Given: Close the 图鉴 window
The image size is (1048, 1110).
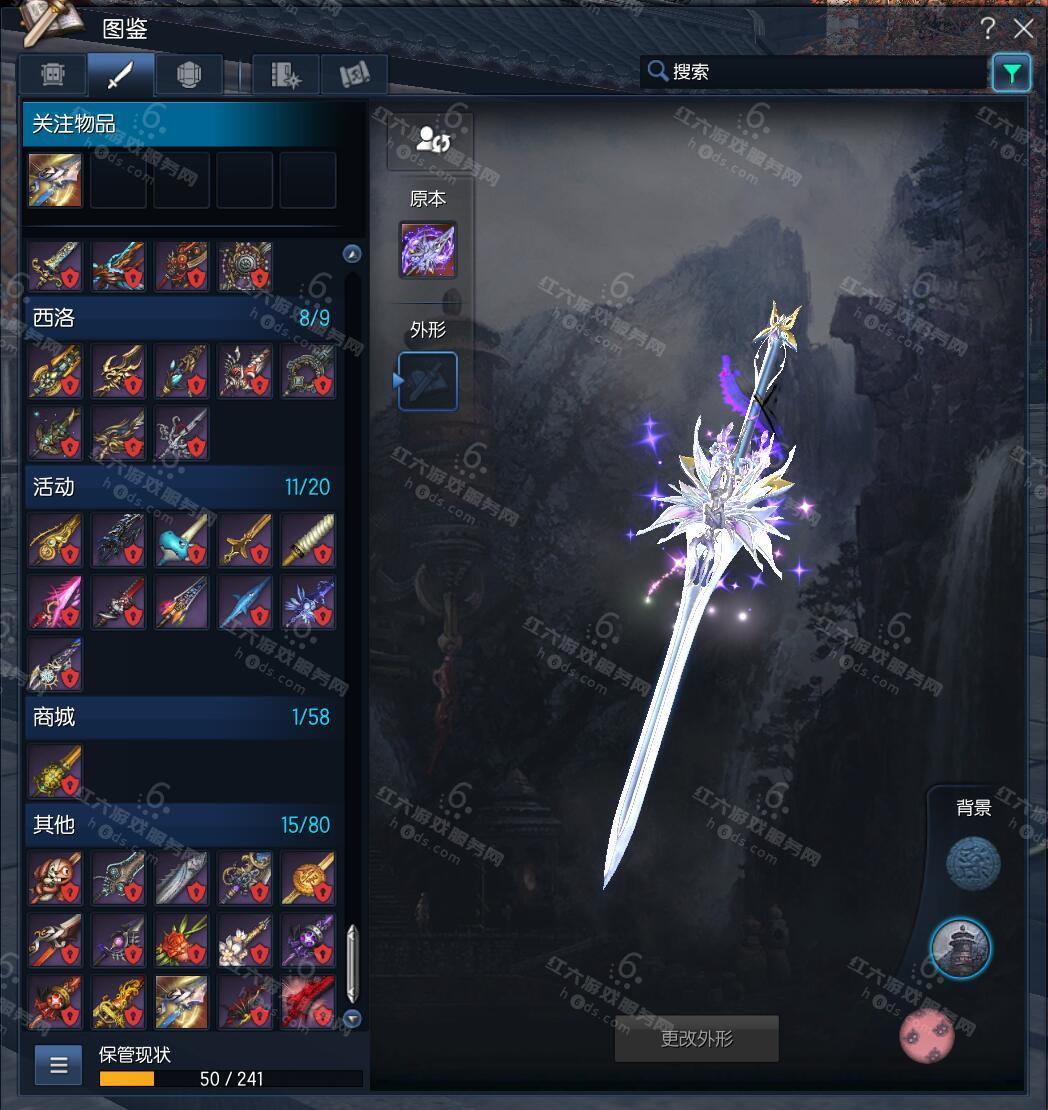Looking at the screenshot, I should tap(1024, 29).
